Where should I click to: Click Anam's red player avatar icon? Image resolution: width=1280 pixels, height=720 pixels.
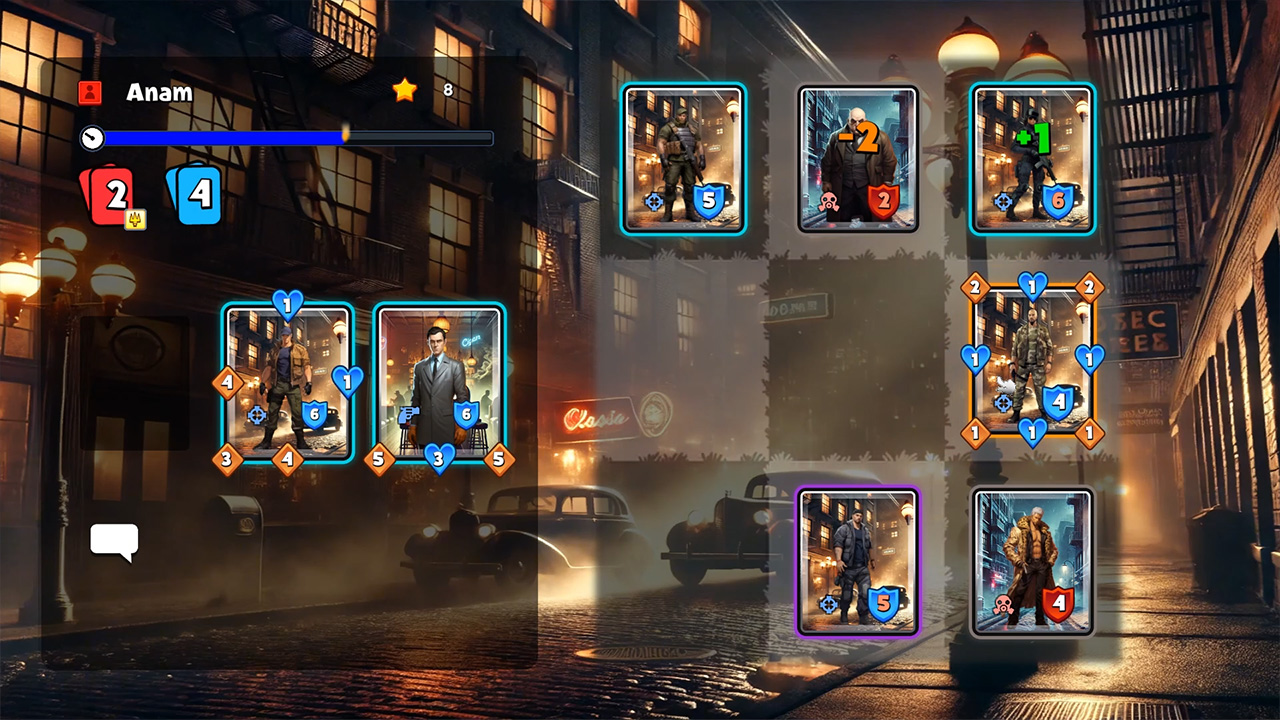(x=90, y=92)
